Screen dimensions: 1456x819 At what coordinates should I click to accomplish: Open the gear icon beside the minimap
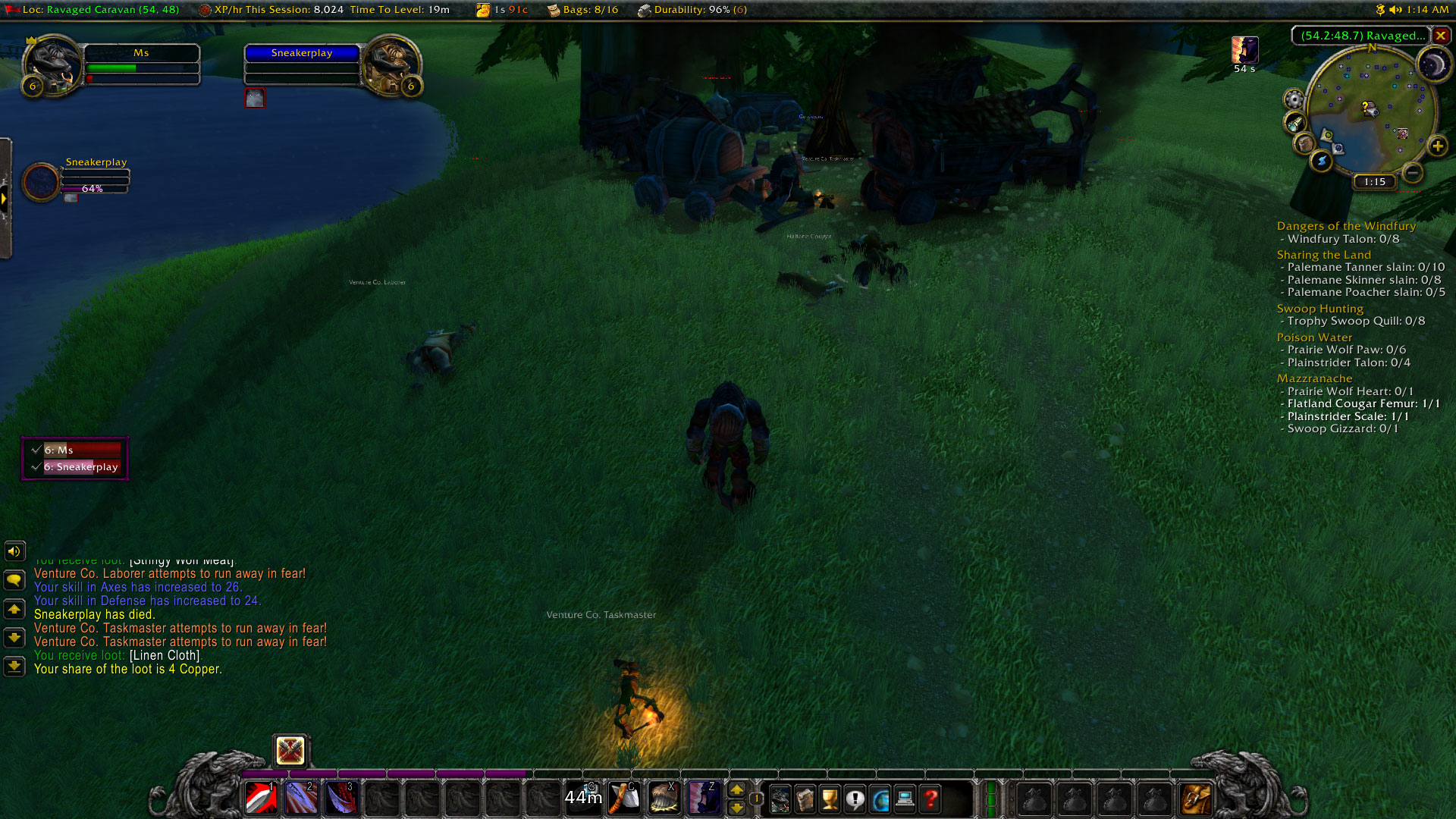tap(1294, 99)
